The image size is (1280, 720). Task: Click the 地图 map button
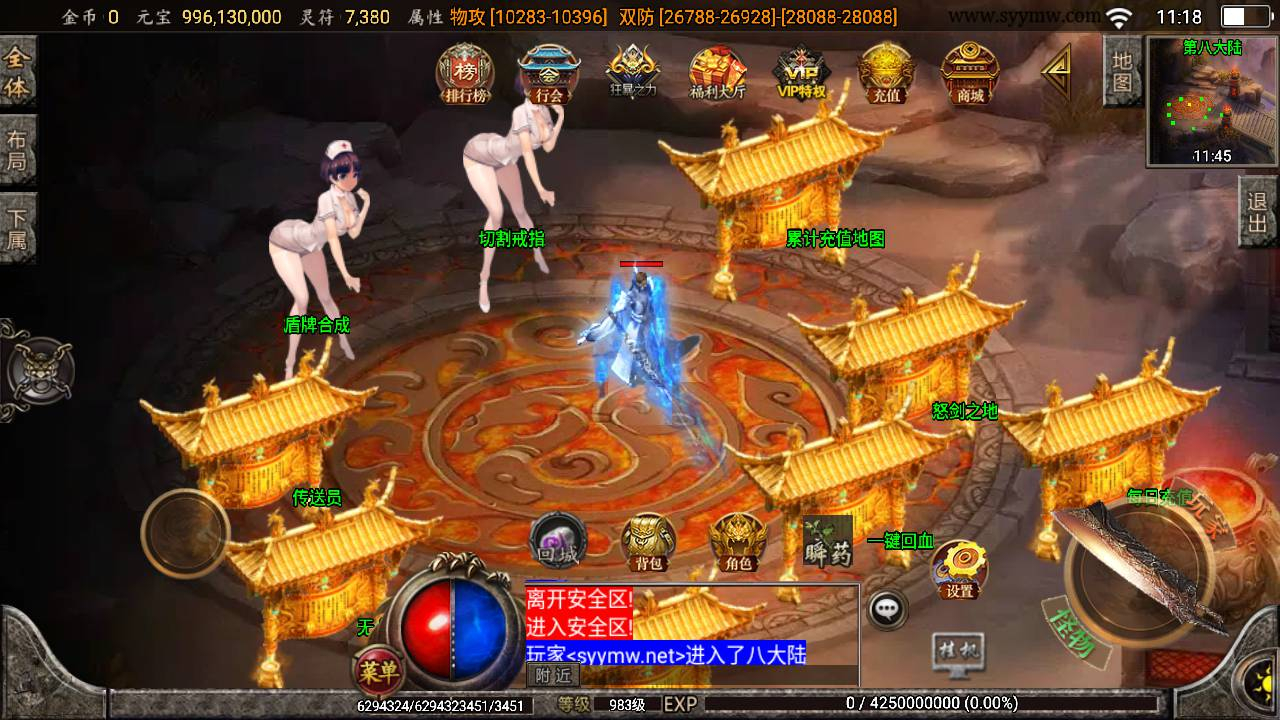[x=1122, y=71]
